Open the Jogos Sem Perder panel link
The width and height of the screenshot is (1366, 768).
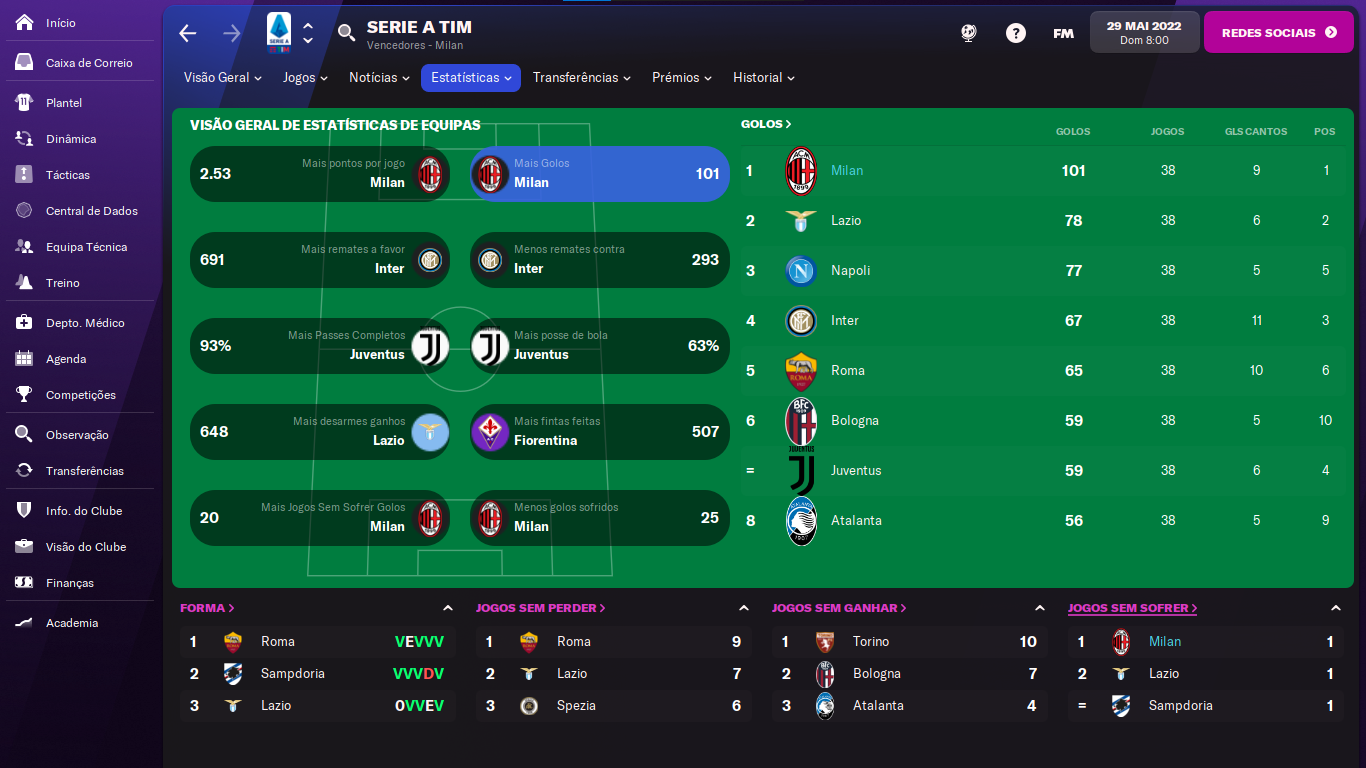tap(541, 608)
